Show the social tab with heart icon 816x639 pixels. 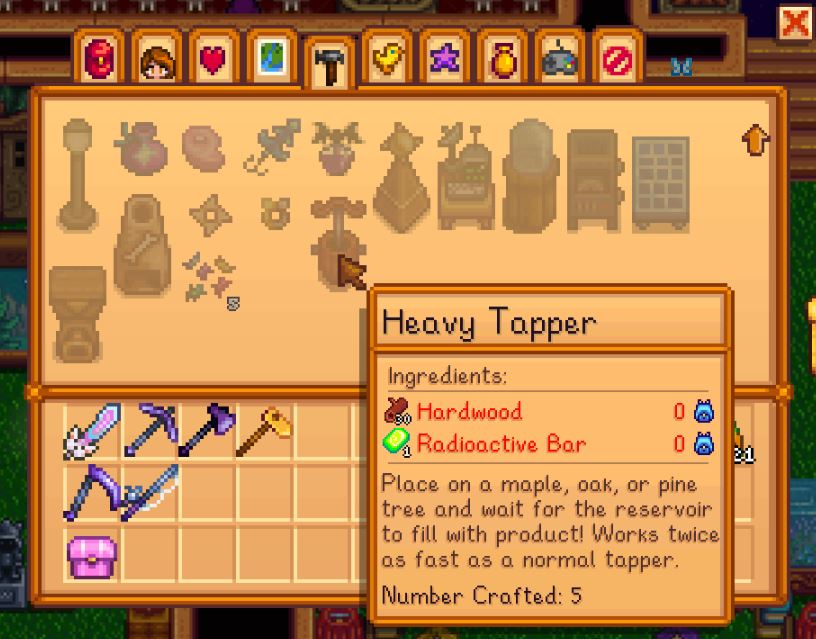pyautogui.click(x=214, y=60)
